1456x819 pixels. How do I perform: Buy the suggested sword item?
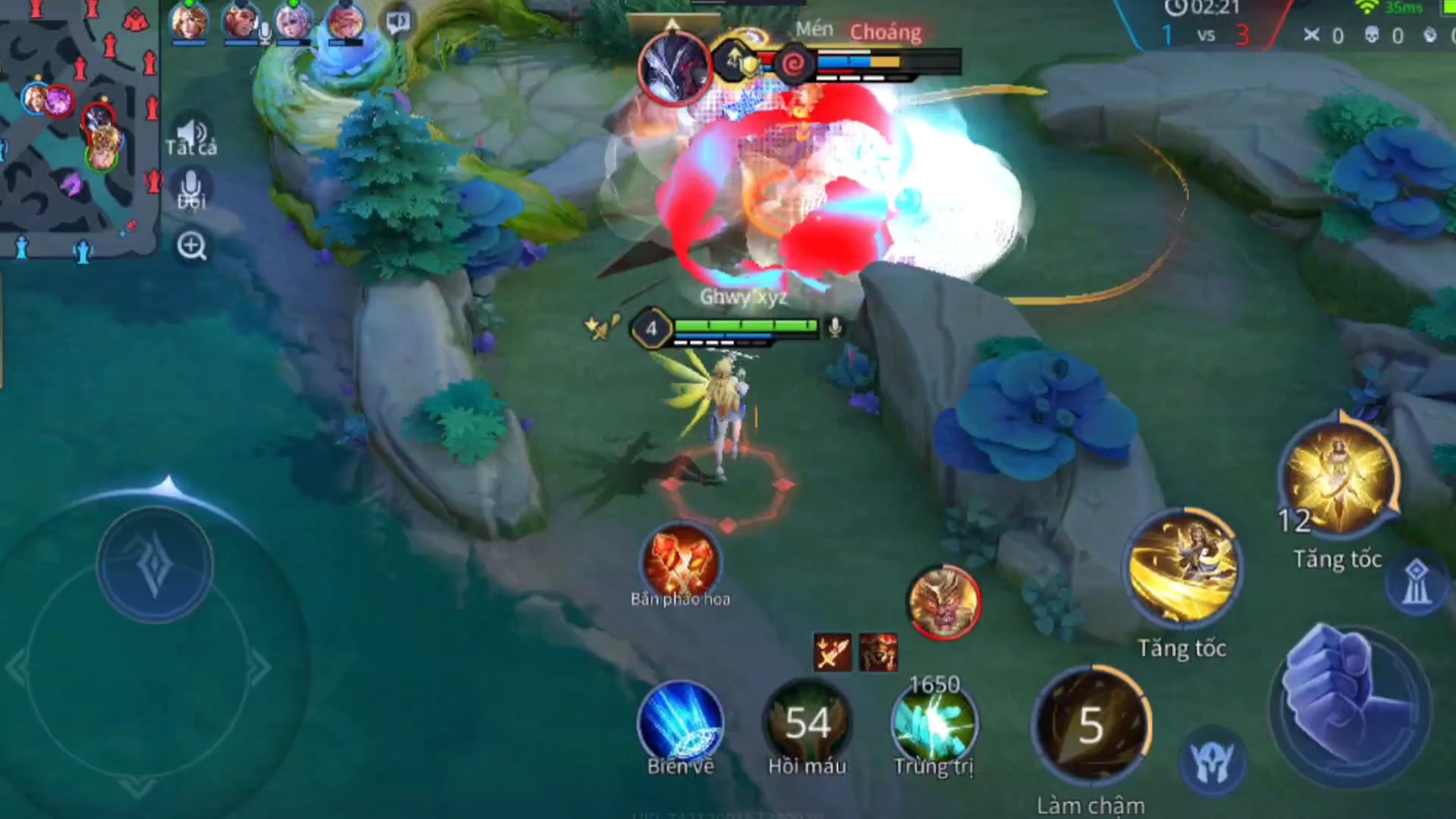833,652
